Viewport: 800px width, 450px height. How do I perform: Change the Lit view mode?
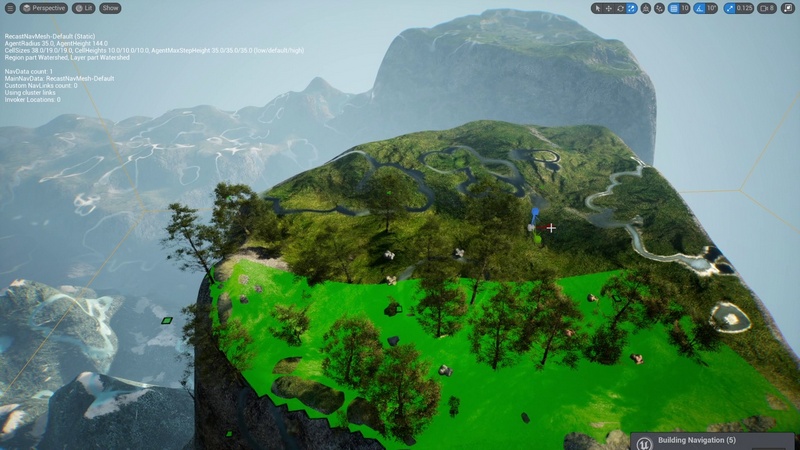85,8
